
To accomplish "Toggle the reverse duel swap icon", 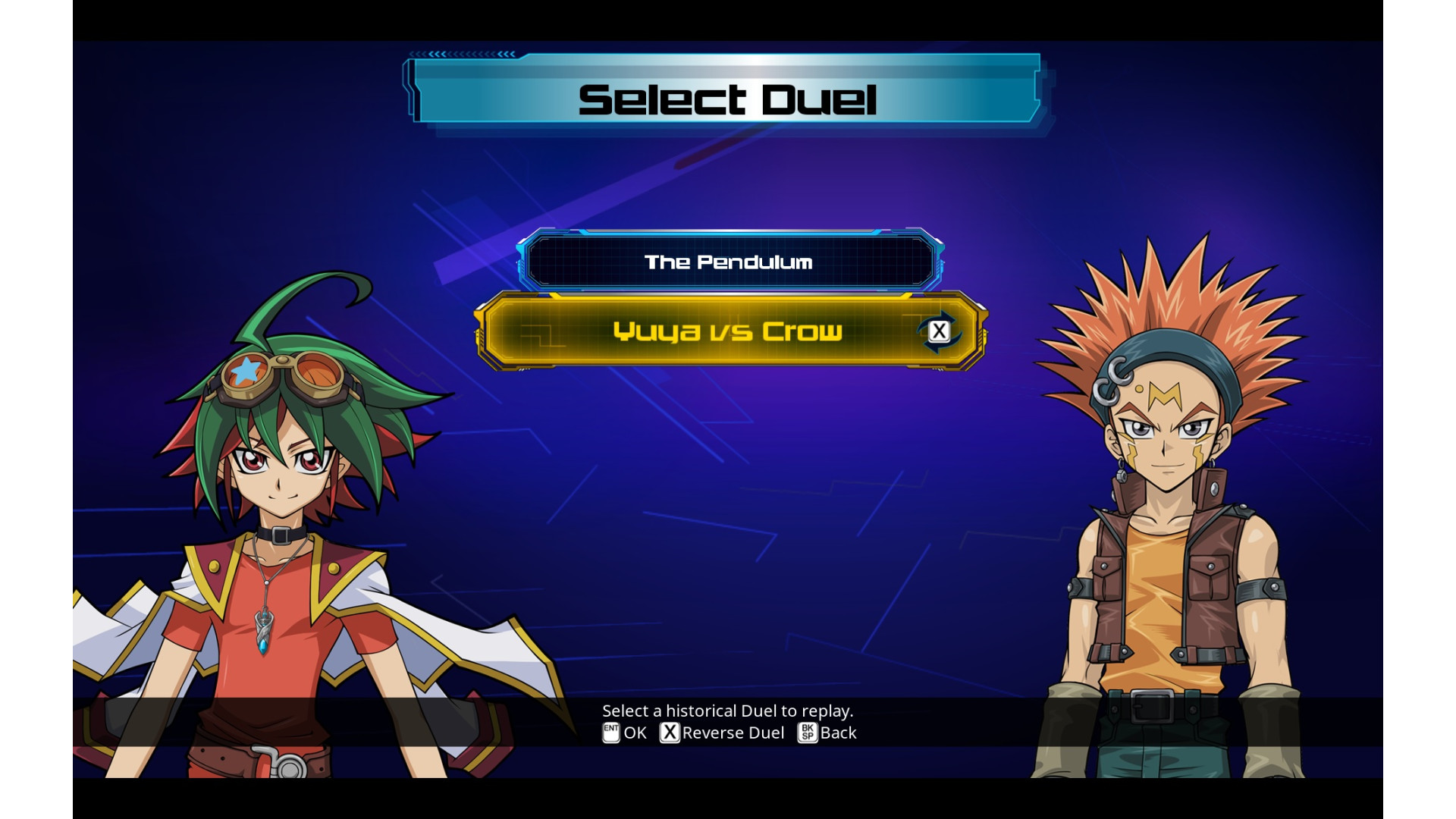I will (939, 331).
